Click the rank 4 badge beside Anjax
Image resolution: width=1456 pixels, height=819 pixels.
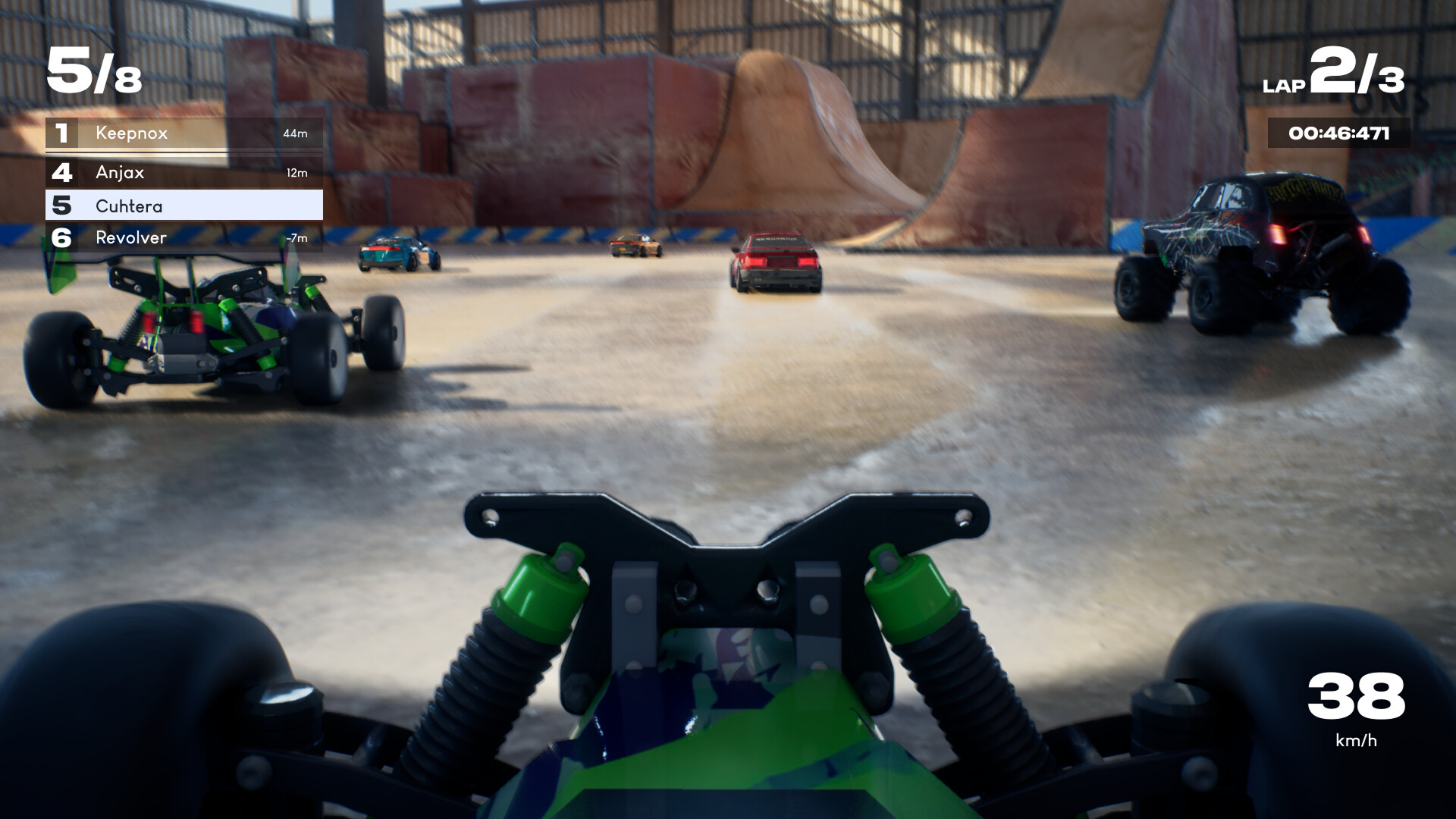coord(62,173)
